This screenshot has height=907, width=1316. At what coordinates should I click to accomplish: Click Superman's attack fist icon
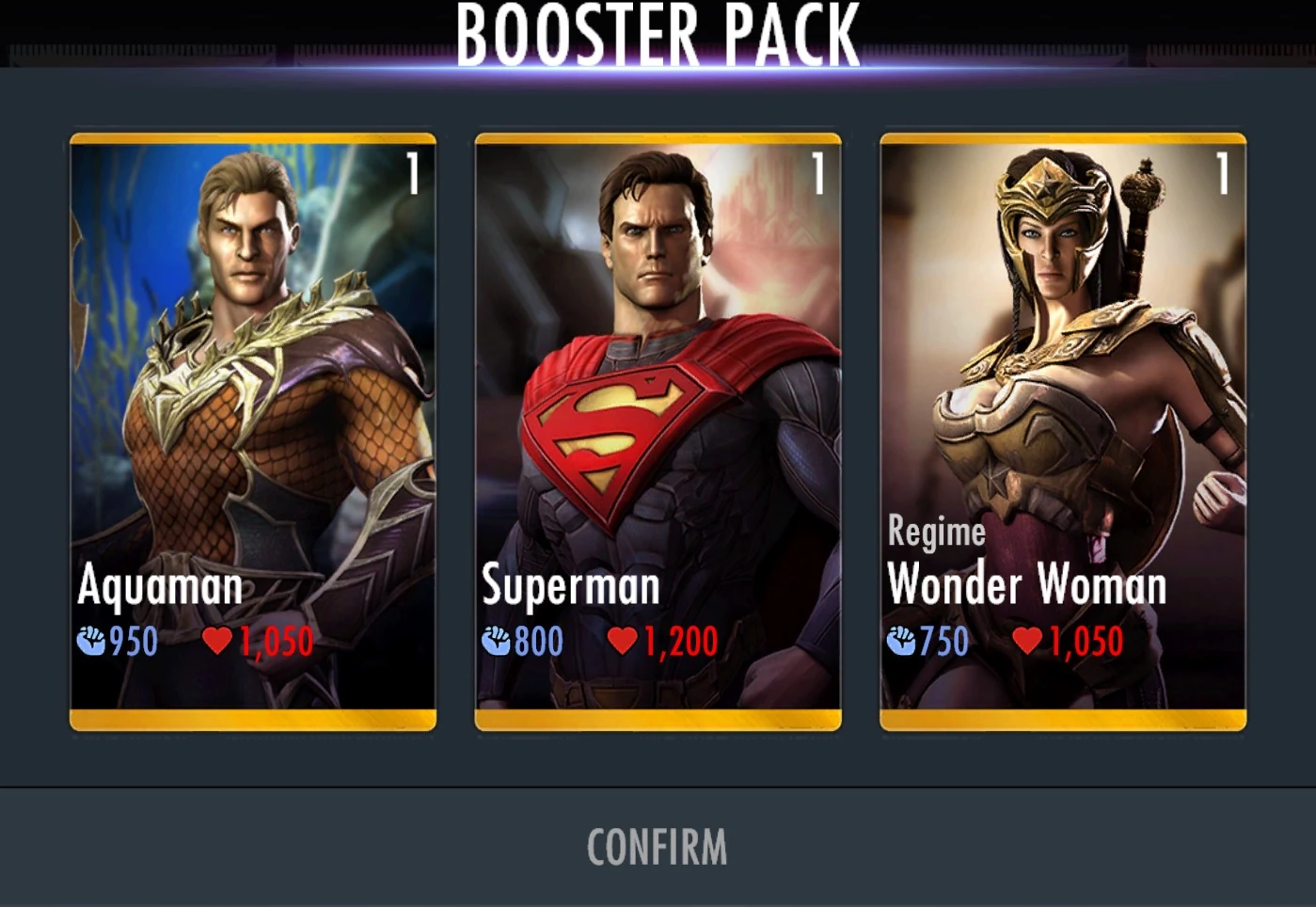point(496,639)
